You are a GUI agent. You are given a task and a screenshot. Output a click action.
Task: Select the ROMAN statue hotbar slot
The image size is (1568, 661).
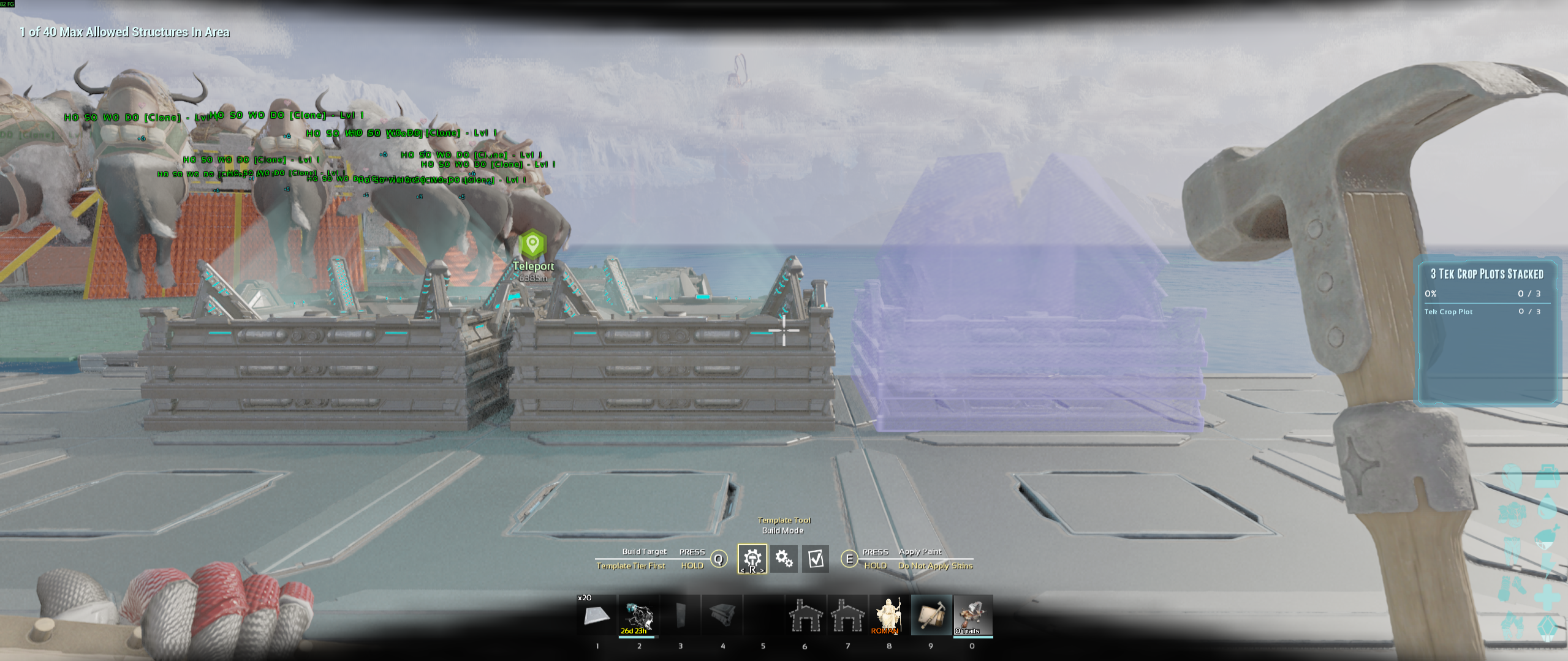coord(889,615)
